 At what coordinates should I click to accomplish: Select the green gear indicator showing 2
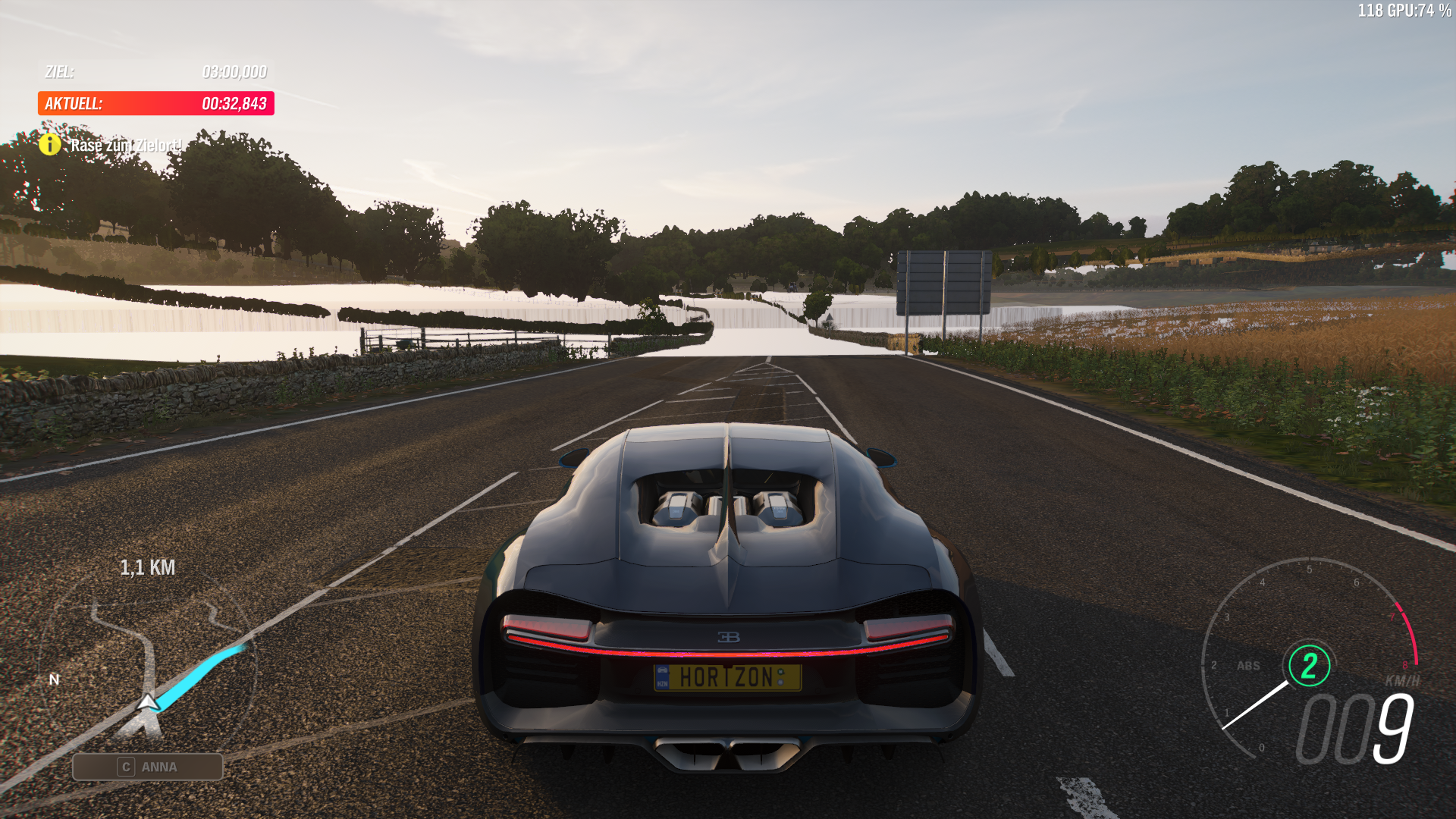click(x=1307, y=667)
